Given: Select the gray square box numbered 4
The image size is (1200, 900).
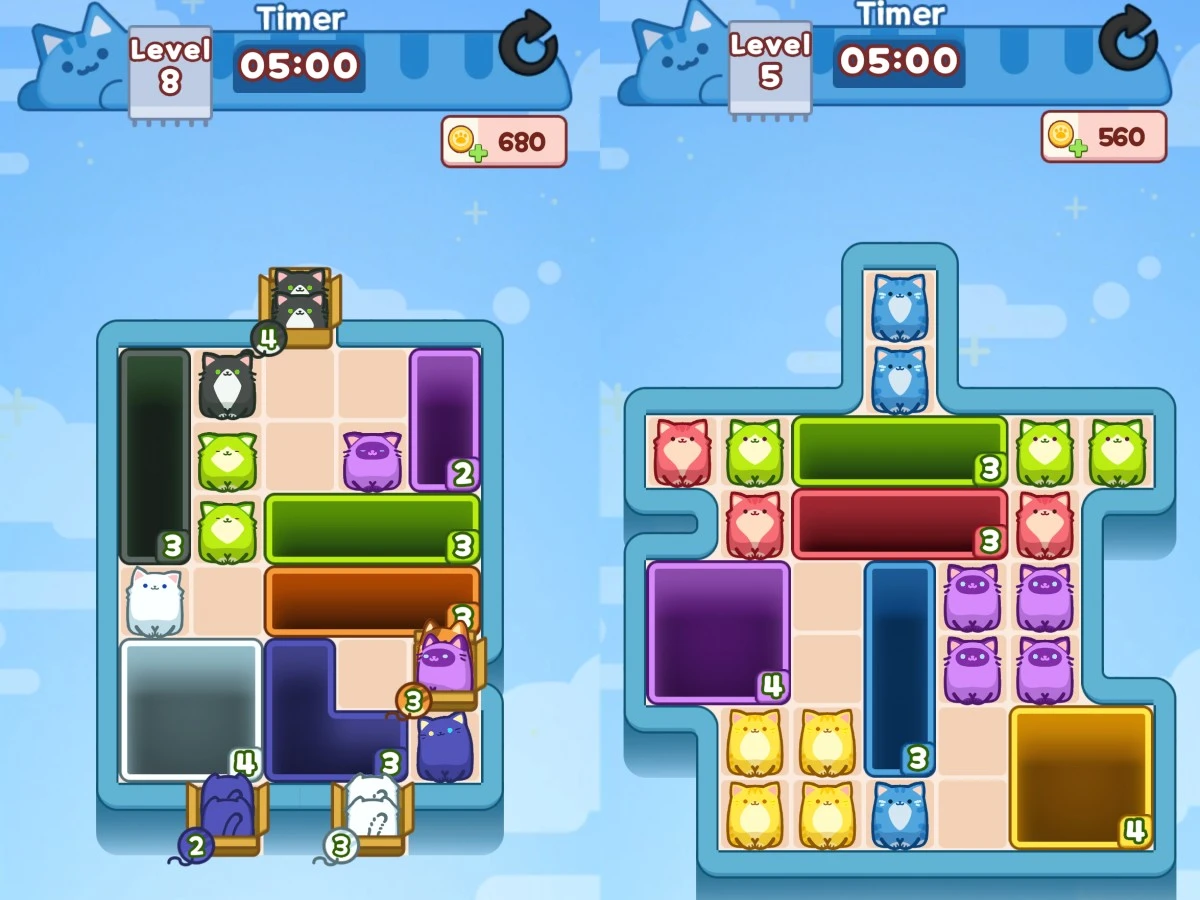Looking at the screenshot, I should (x=191, y=709).
